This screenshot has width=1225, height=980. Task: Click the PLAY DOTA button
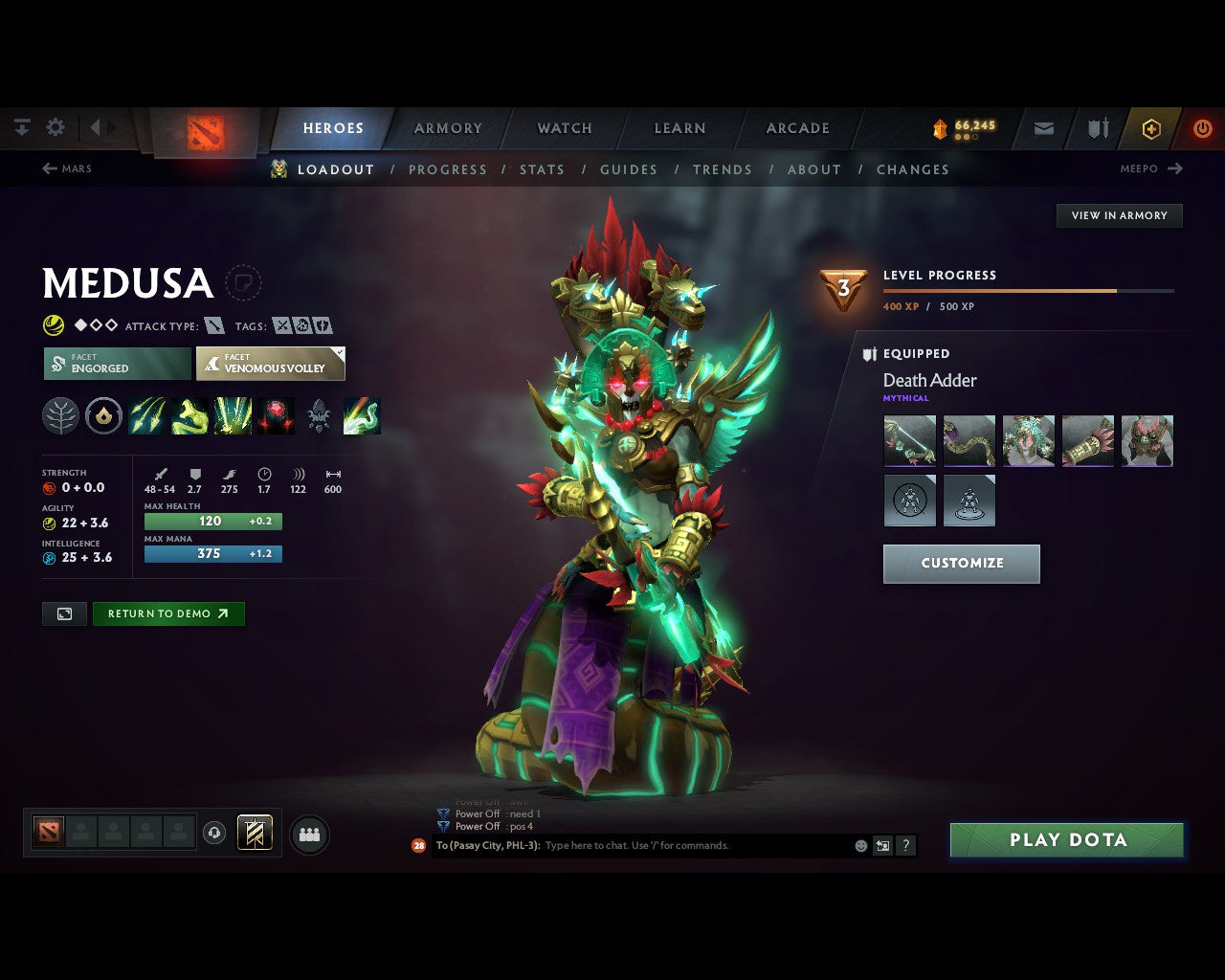[x=1066, y=839]
